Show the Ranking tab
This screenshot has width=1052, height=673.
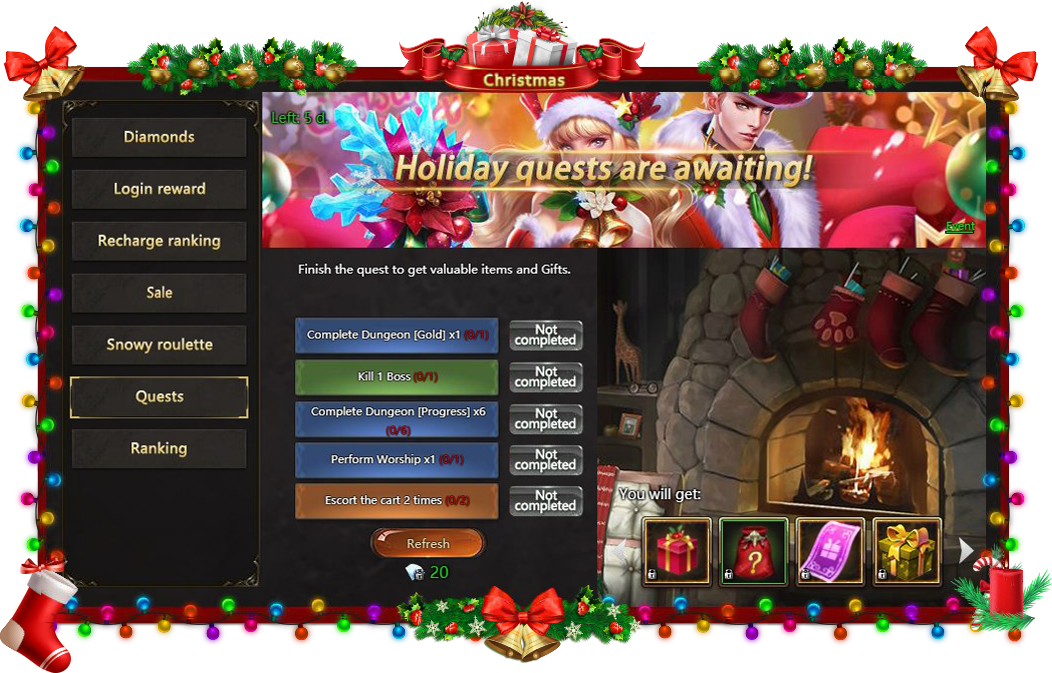point(159,449)
